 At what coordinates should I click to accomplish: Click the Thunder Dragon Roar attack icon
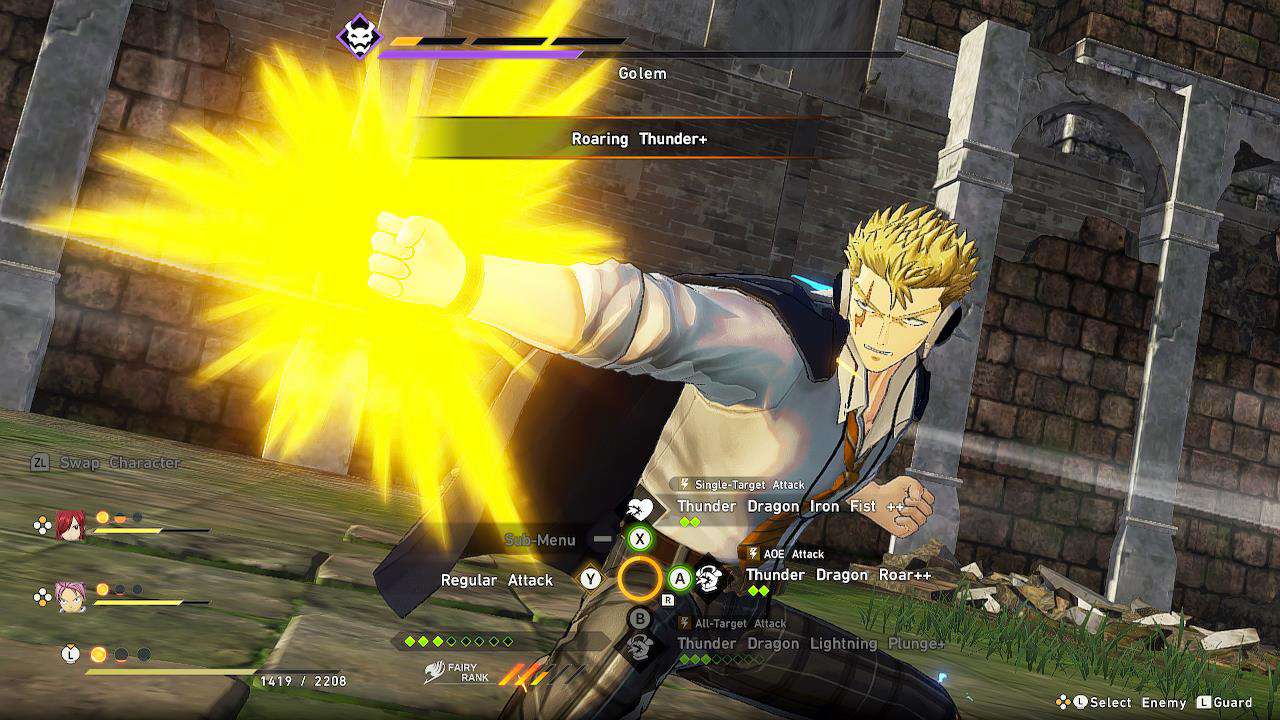(710, 575)
